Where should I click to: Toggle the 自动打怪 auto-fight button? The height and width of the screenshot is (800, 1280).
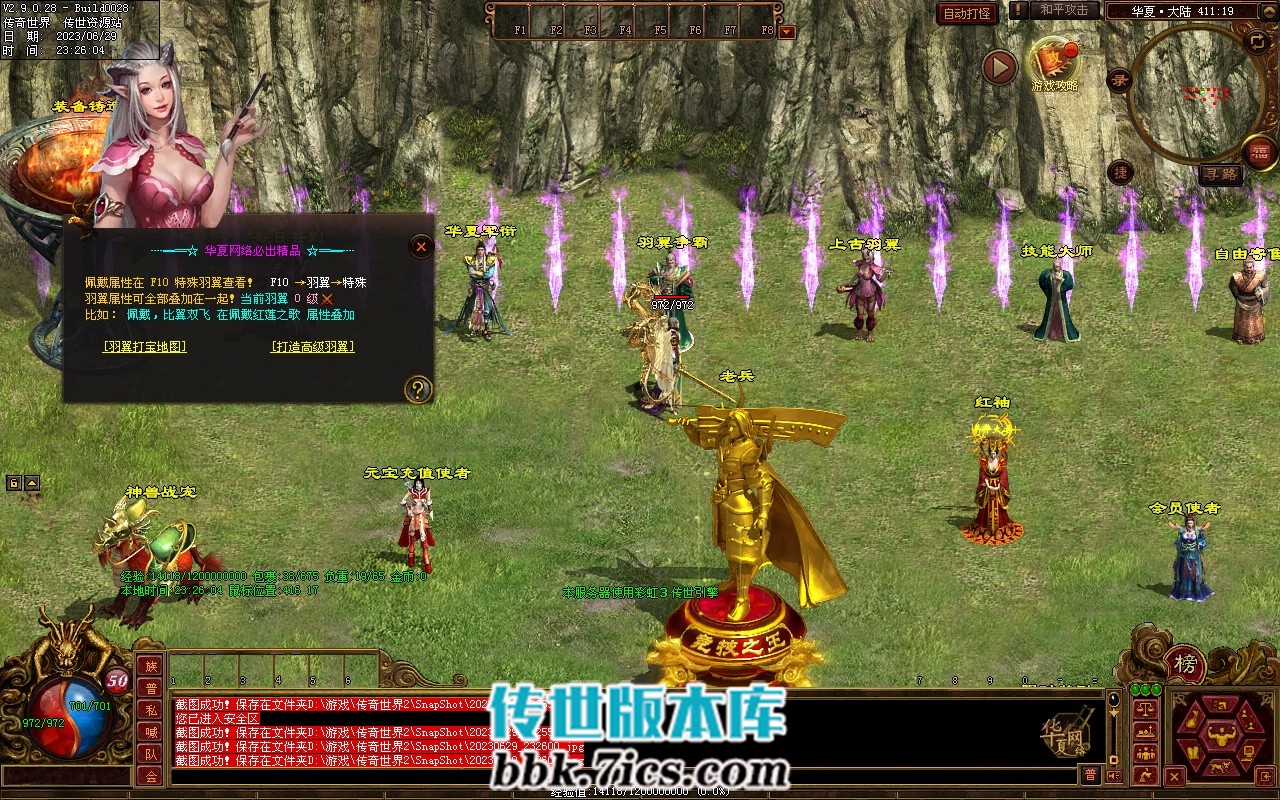(x=968, y=13)
